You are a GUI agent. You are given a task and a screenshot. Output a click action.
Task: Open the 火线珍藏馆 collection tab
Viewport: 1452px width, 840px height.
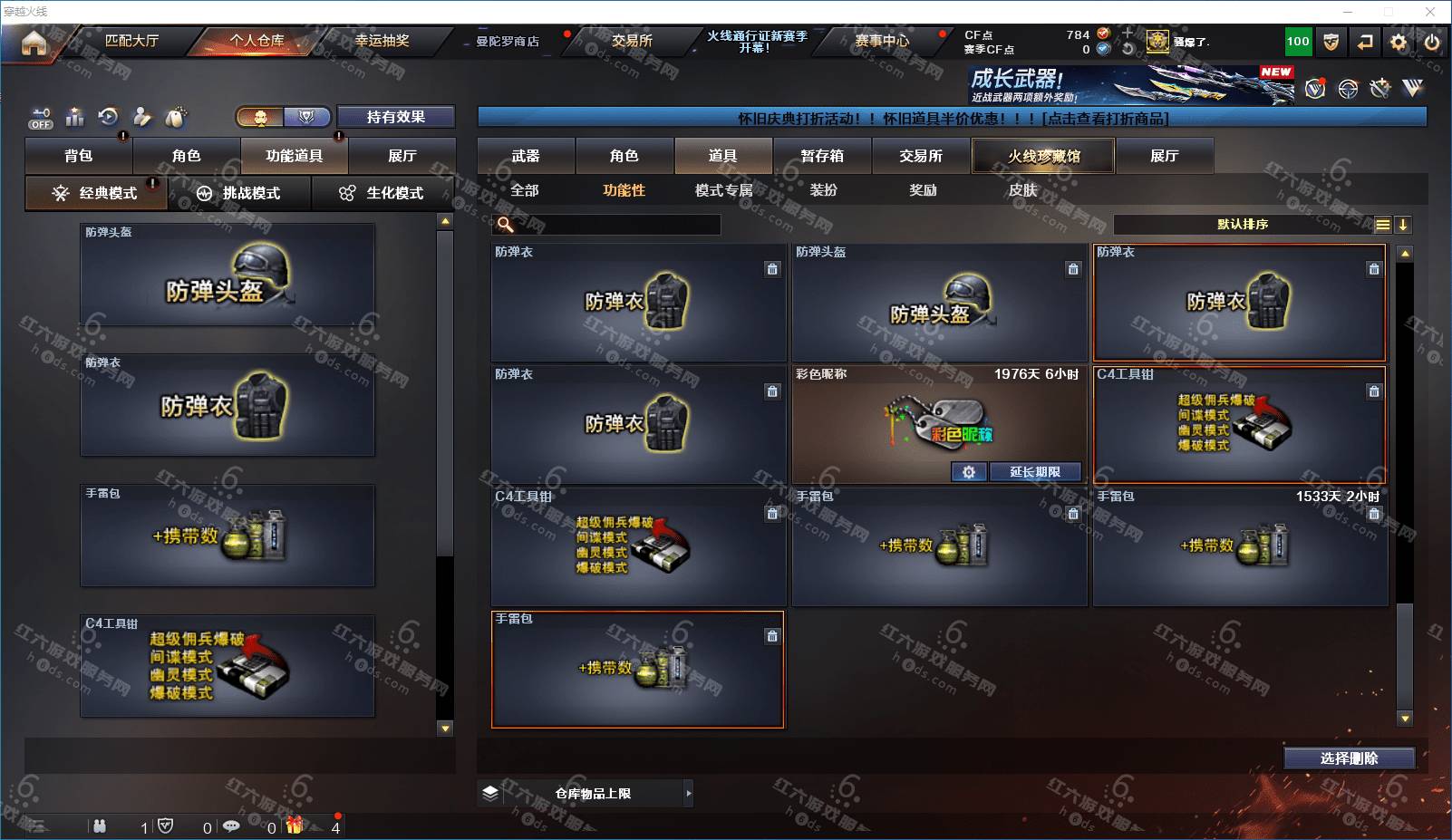coord(1043,156)
